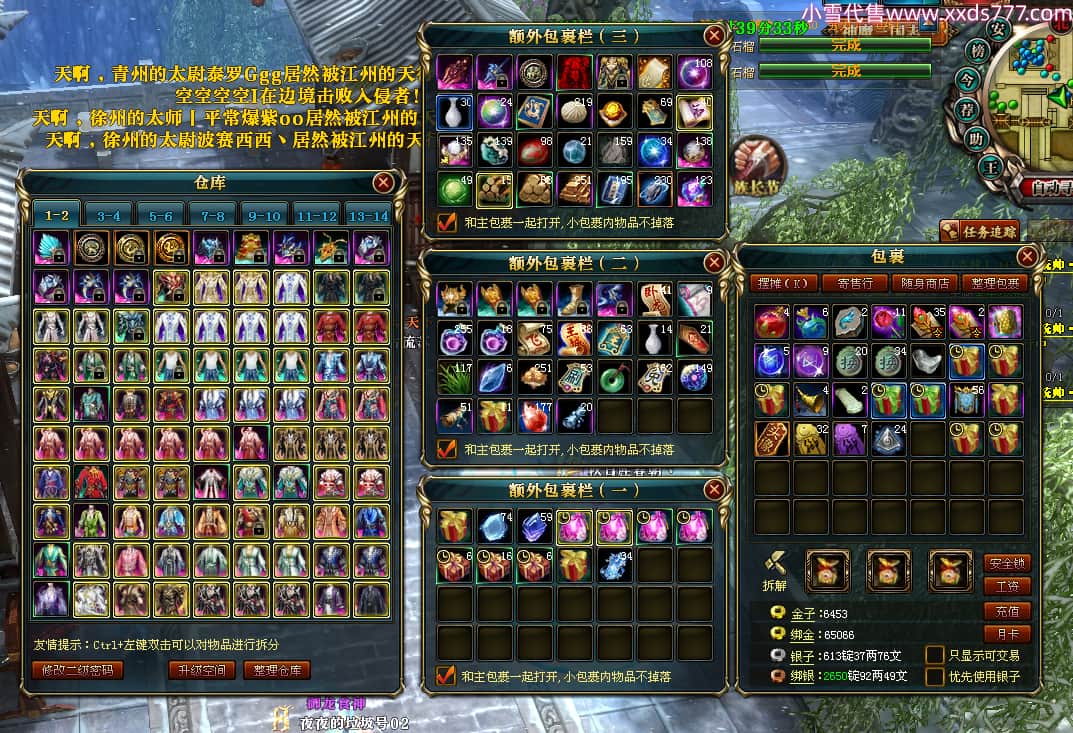Close the 仓库 warehouse window
1073x733 pixels.
point(383,183)
